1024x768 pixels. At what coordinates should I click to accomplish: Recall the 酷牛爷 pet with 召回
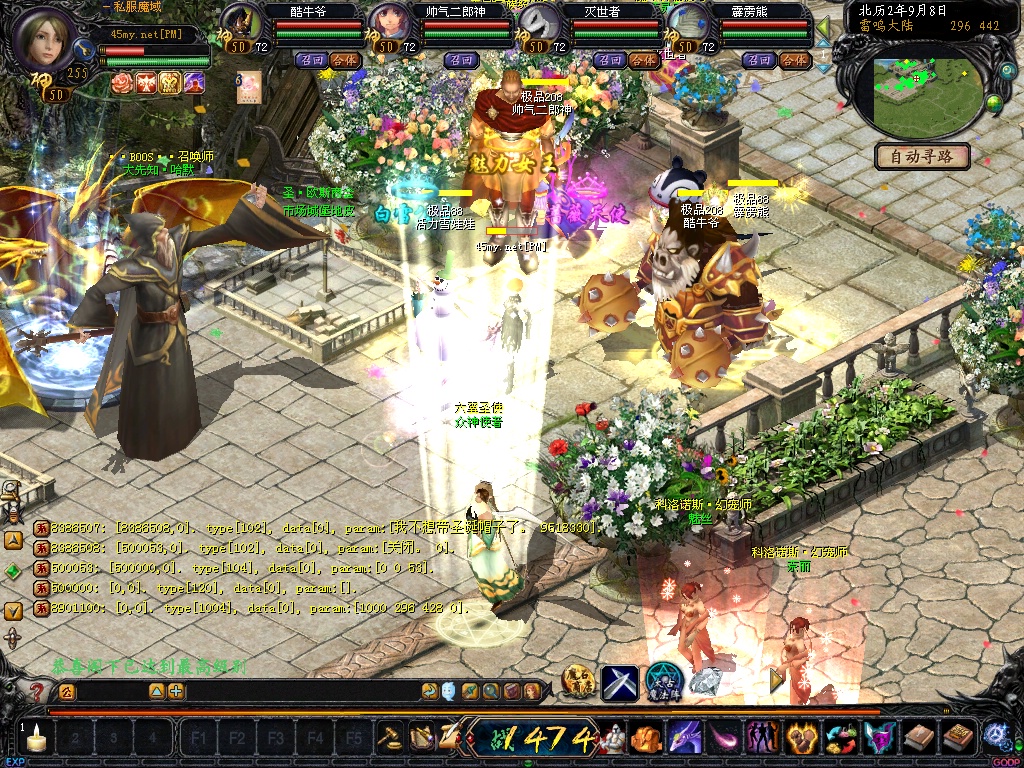(x=308, y=60)
